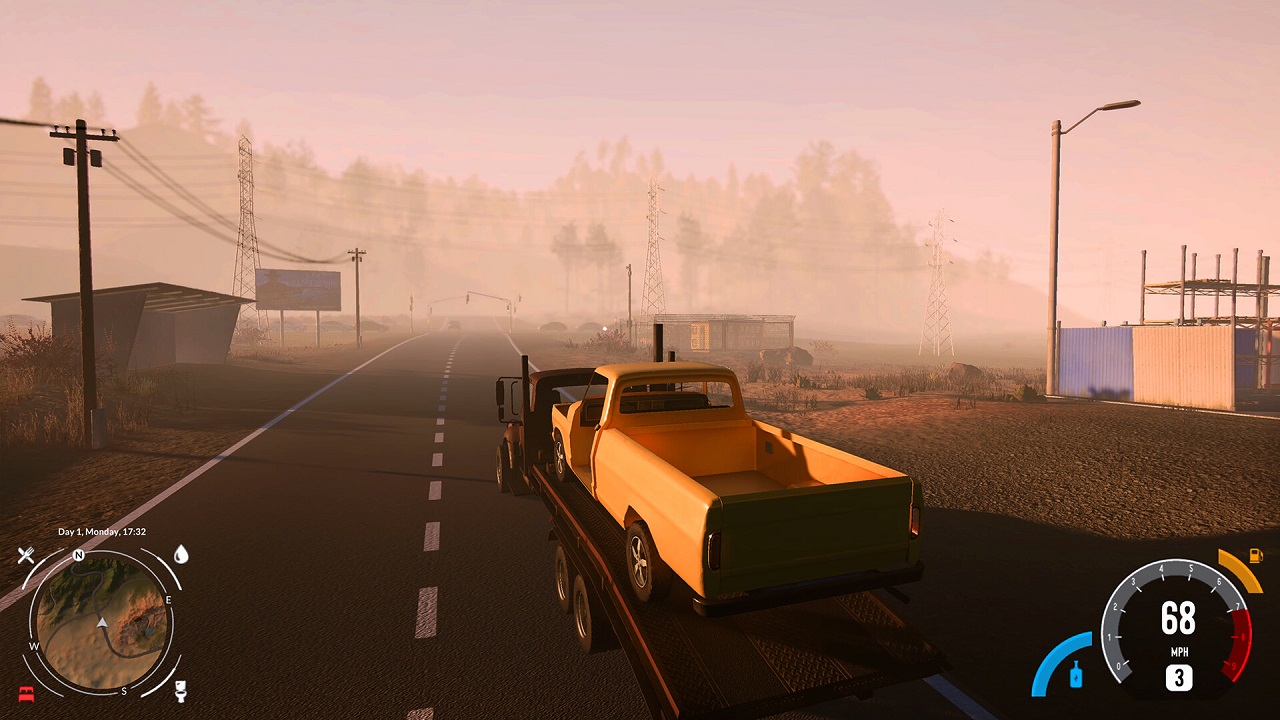Expand the speedometer gauge panel

click(1180, 627)
